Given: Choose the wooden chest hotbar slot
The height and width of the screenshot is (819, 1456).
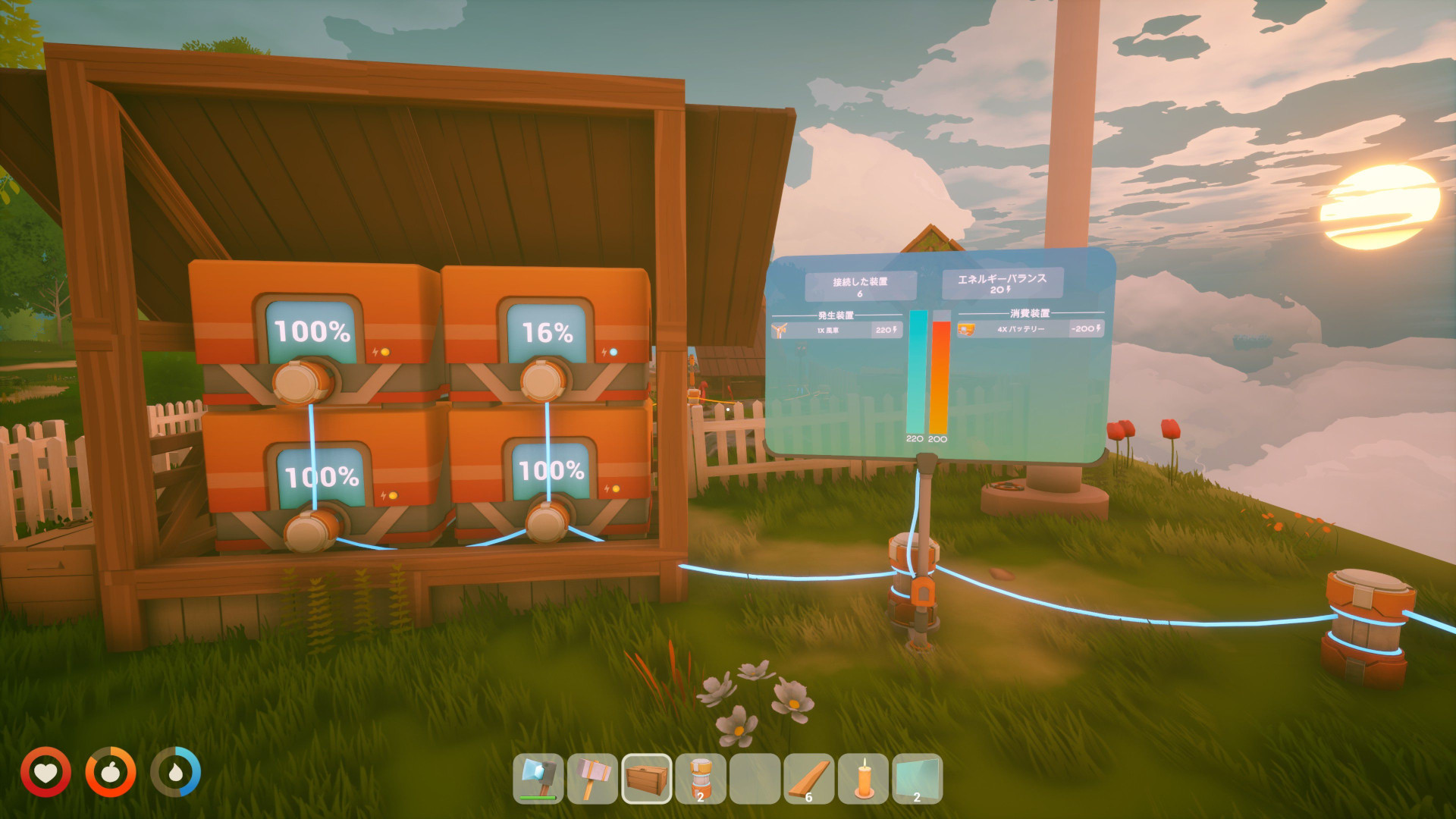Looking at the screenshot, I should (x=647, y=778).
